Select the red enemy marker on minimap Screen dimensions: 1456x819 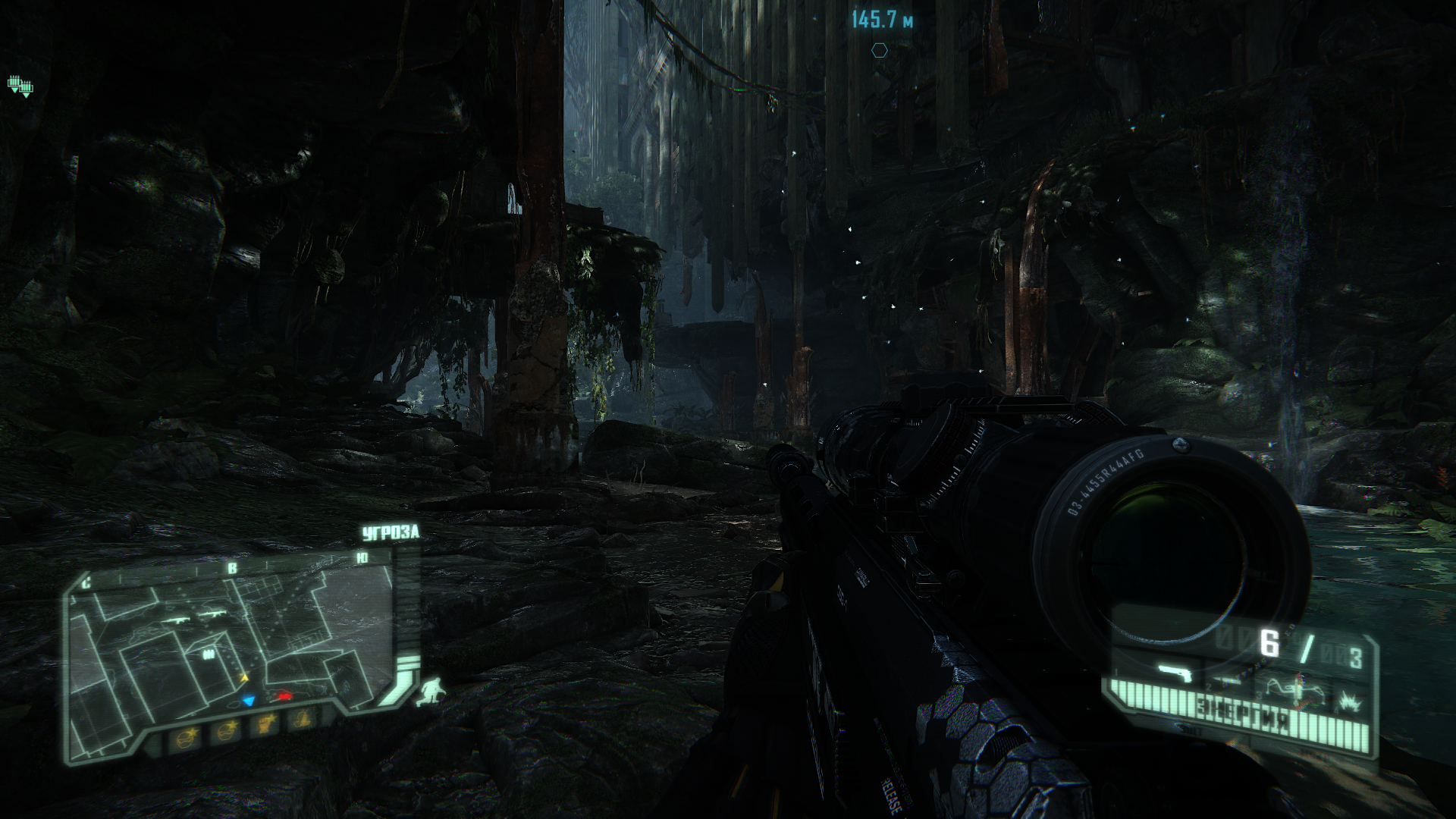point(284,695)
